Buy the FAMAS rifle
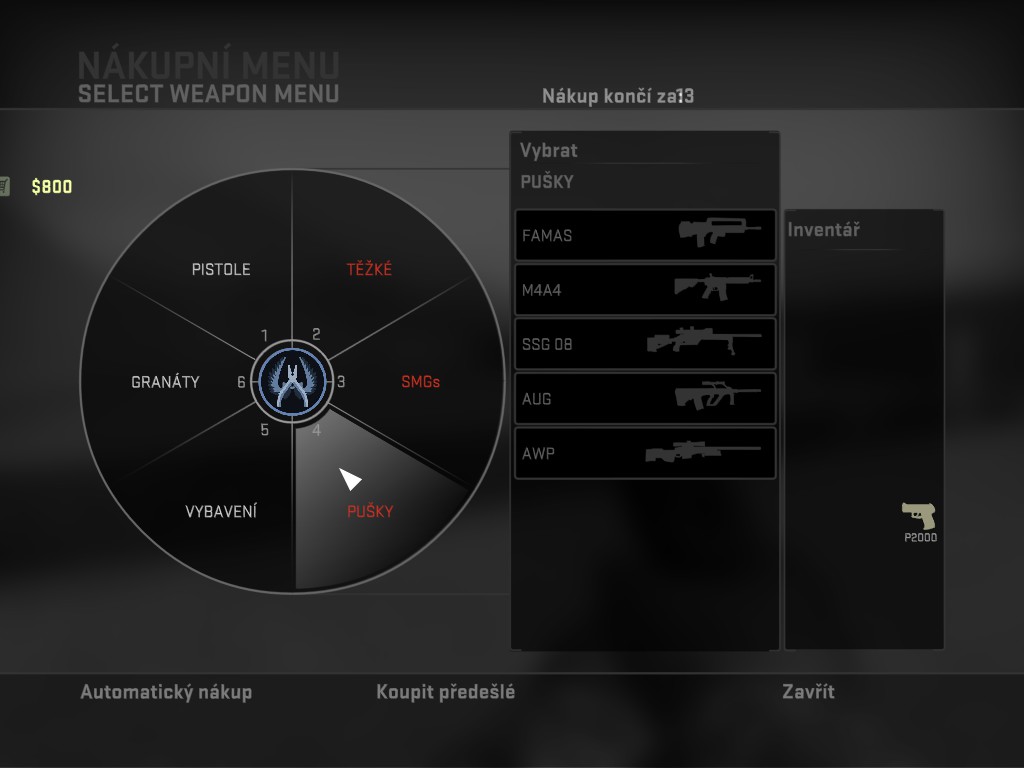Viewport: 1024px width, 768px height. click(645, 236)
